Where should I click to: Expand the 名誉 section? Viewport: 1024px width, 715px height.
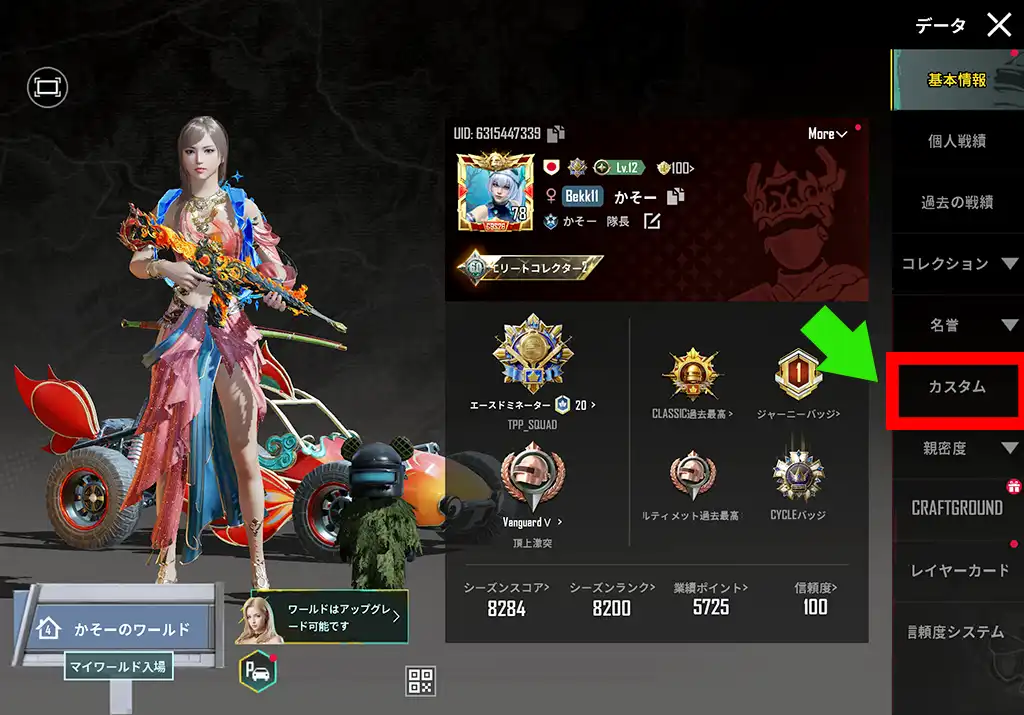tap(958, 325)
